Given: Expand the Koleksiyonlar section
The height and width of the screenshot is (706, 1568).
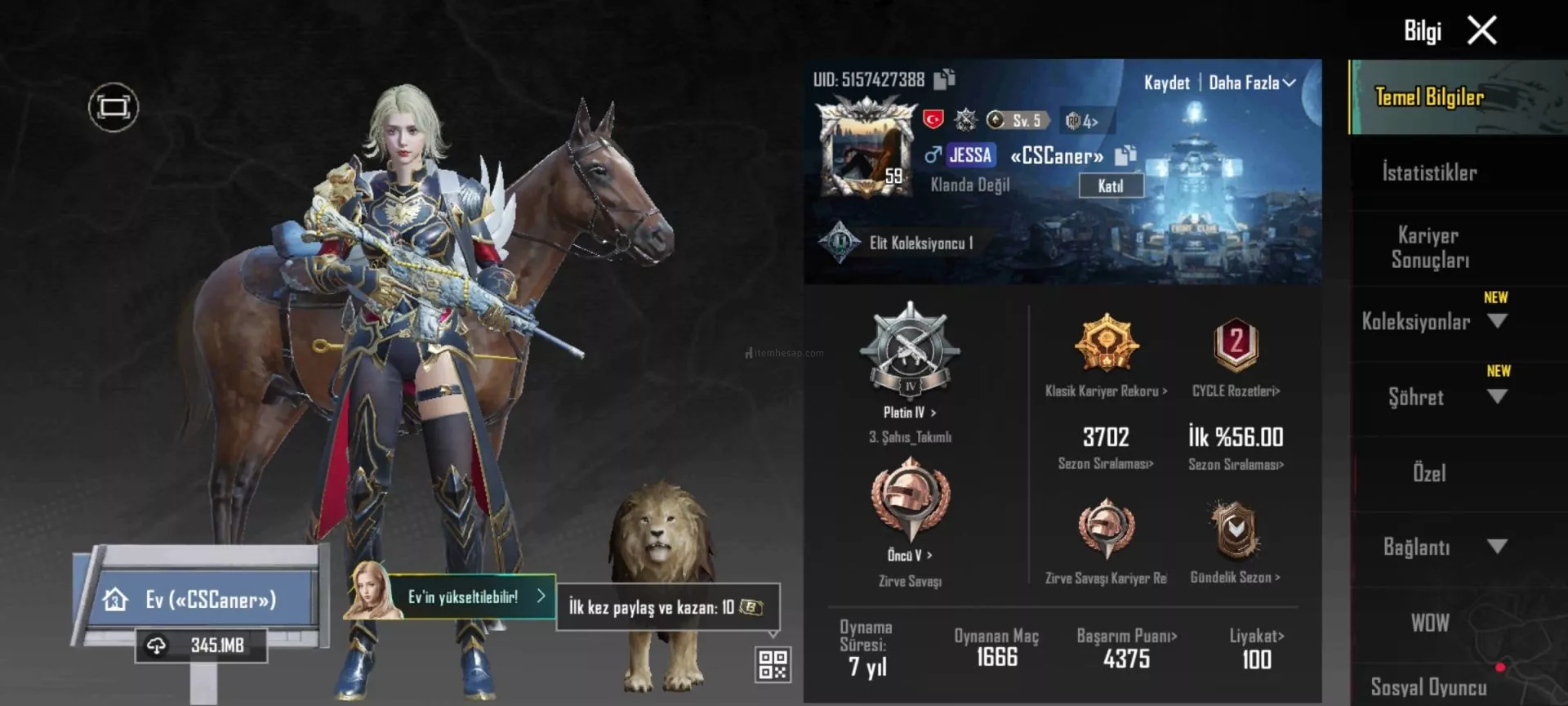Looking at the screenshot, I should pyautogui.click(x=1496, y=321).
